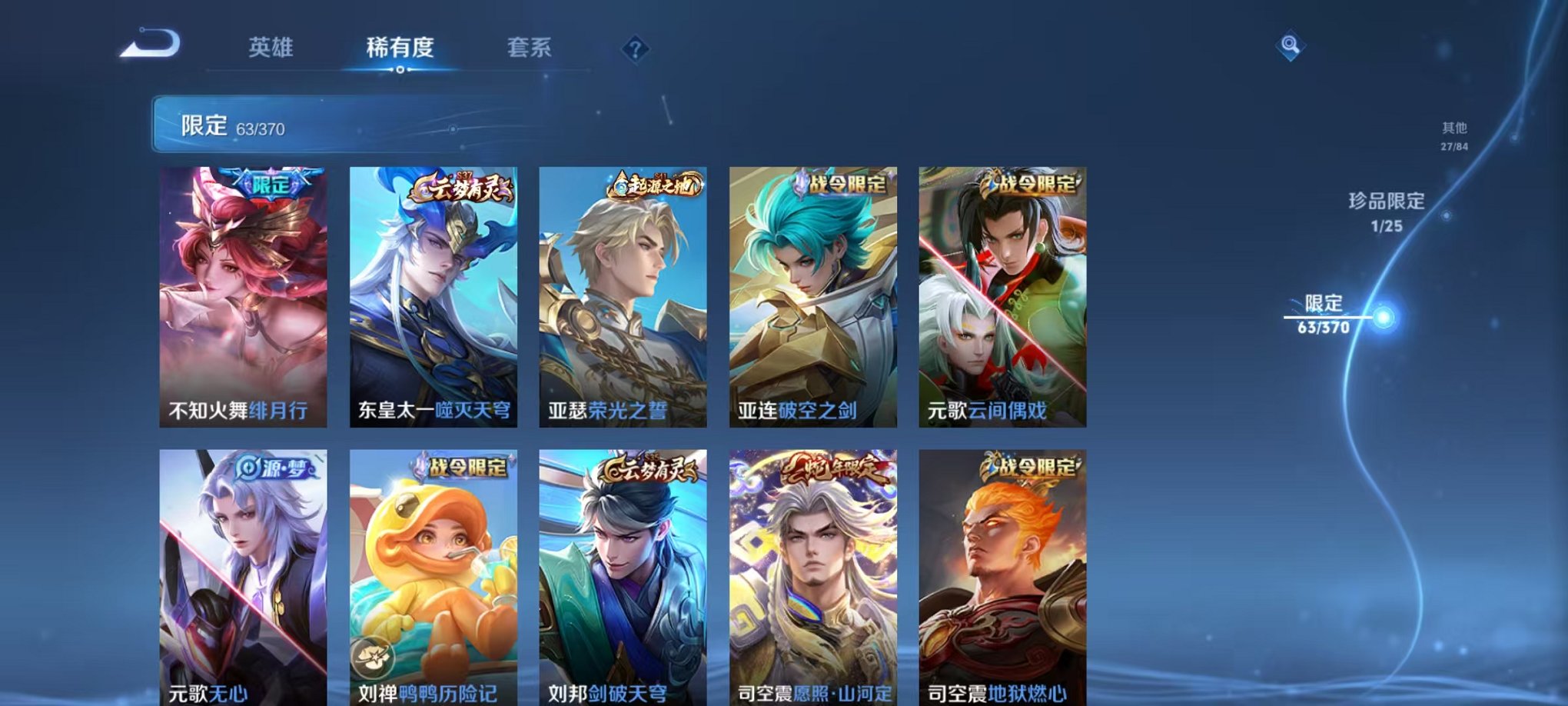The width and height of the screenshot is (1568, 706).
Task: Click the 战令限定 badge on 亚连 card
Action: pos(842,184)
